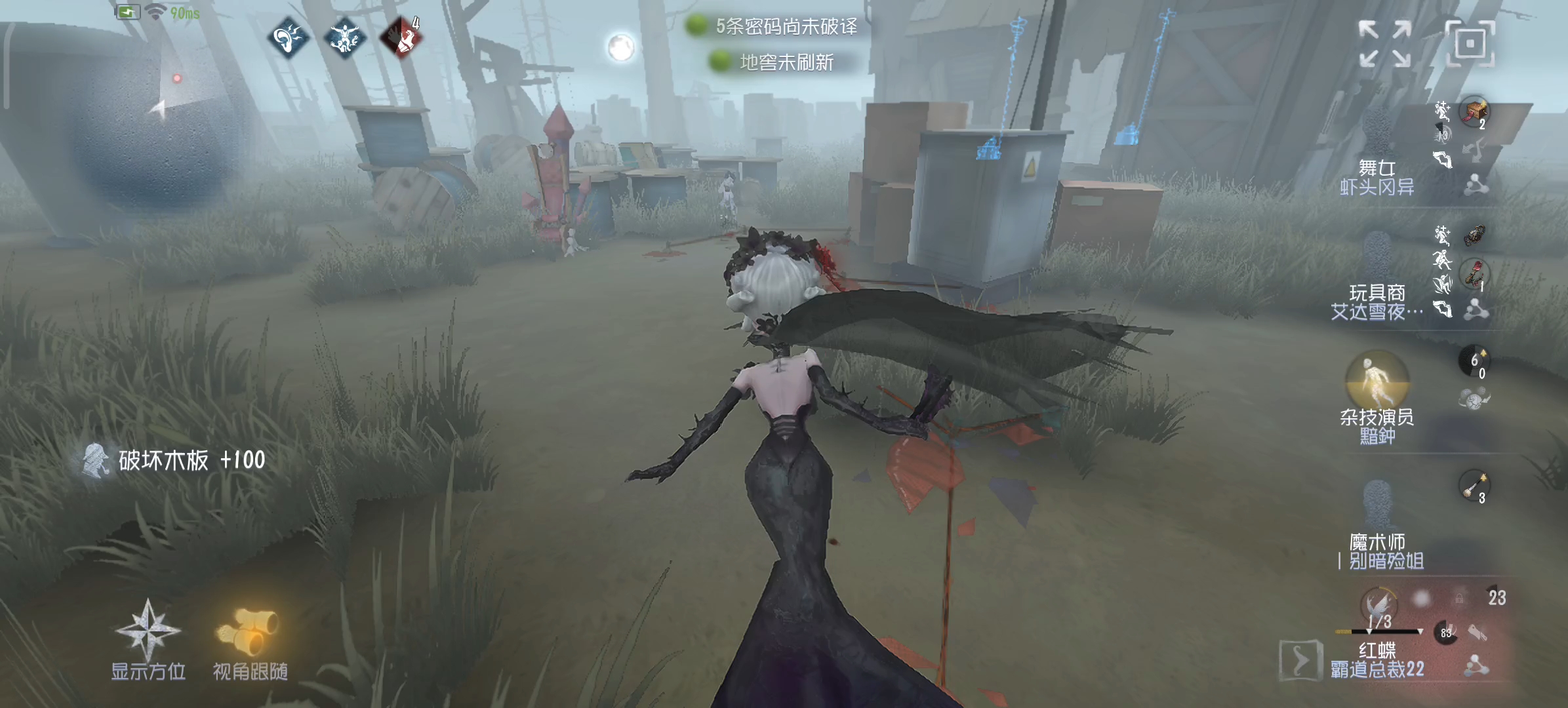This screenshot has width=1568, height=708.
Task: Spectate the 杂技演员 player portrait
Action: pos(1377,380)
